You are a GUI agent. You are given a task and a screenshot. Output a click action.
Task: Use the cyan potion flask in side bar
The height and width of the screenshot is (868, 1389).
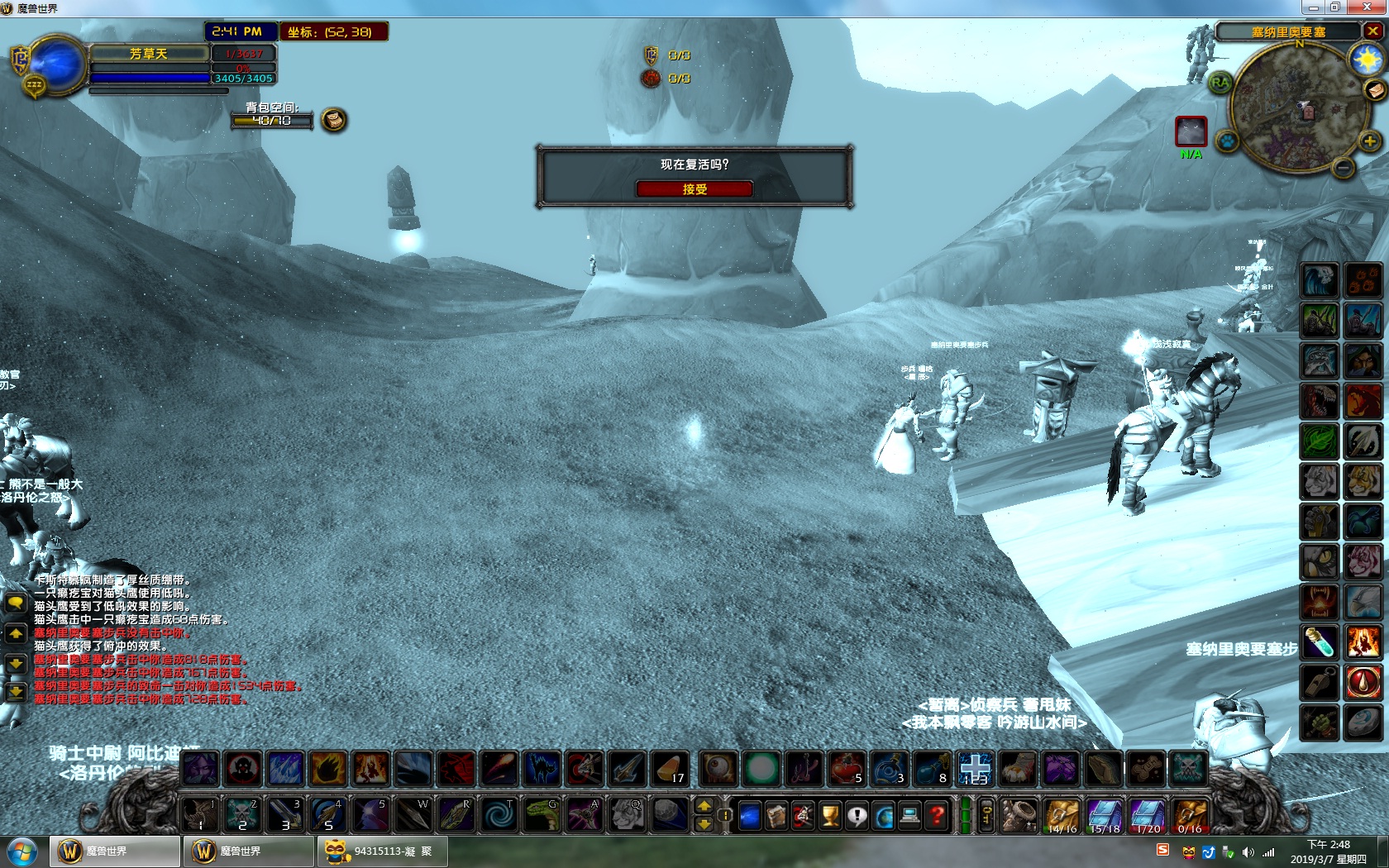pos(1320,642)
